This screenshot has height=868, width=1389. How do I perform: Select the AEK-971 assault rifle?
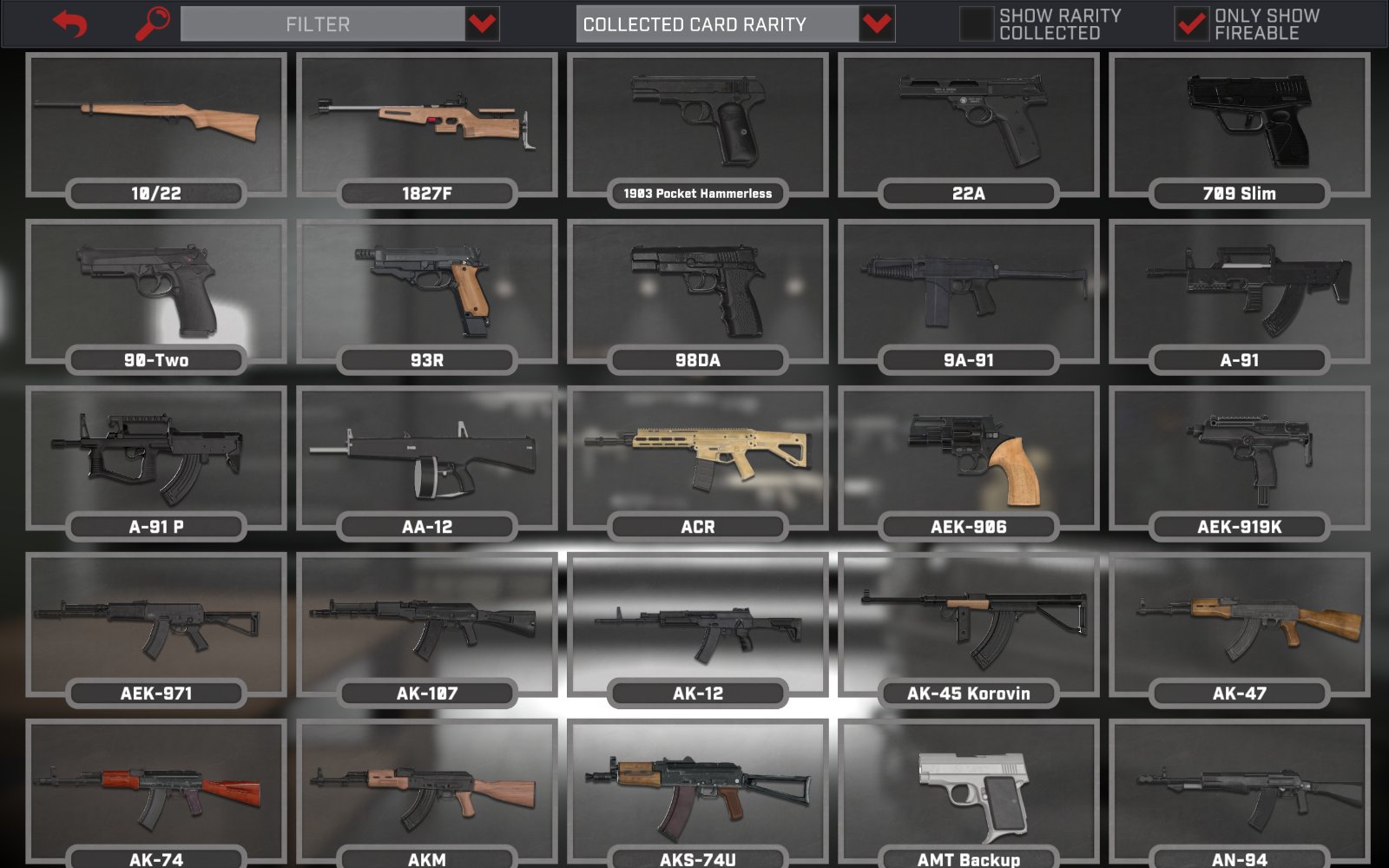coord(156,626)
